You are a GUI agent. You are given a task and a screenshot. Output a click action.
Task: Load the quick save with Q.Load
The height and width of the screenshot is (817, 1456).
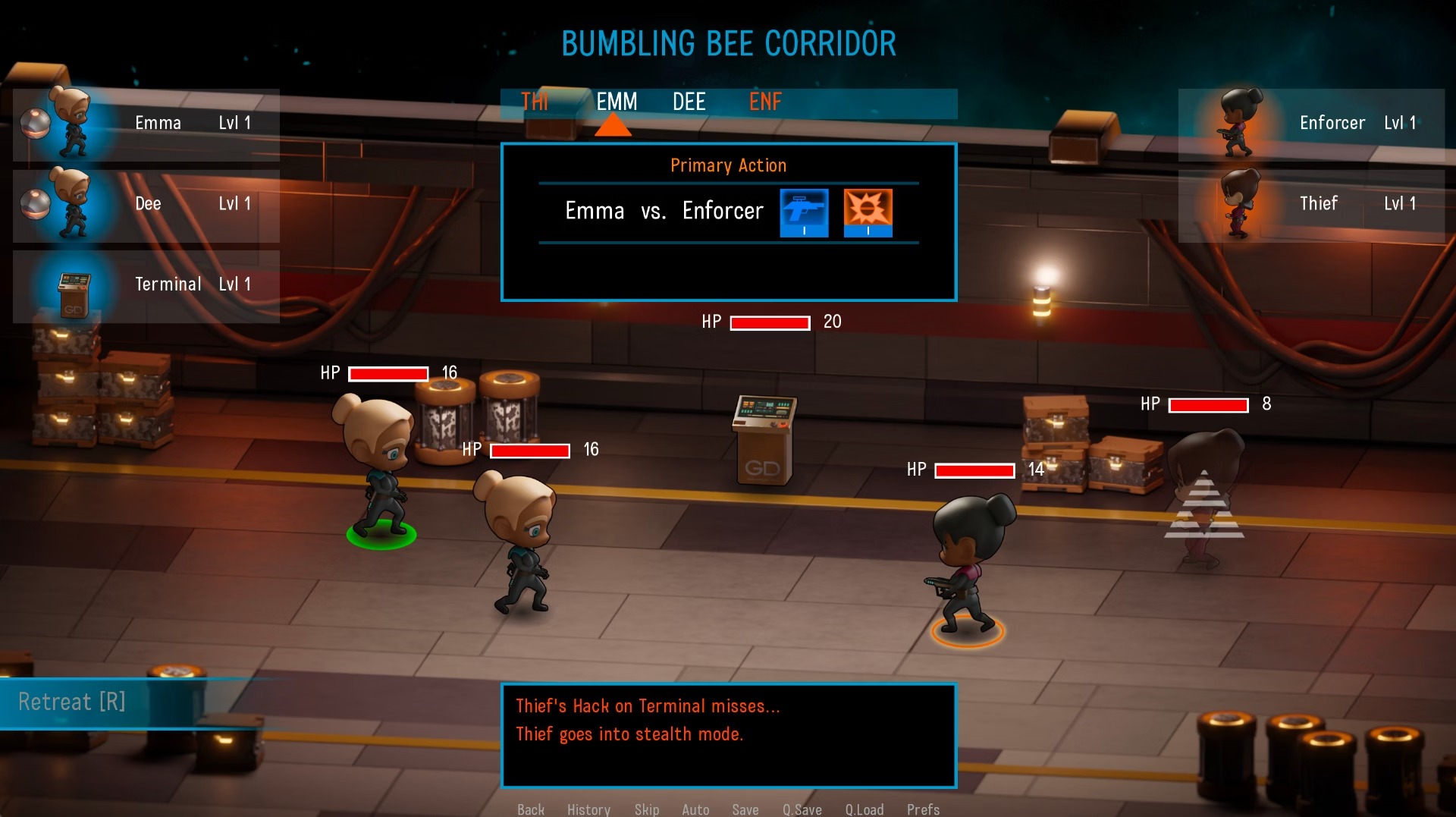(x=864, y=809)
